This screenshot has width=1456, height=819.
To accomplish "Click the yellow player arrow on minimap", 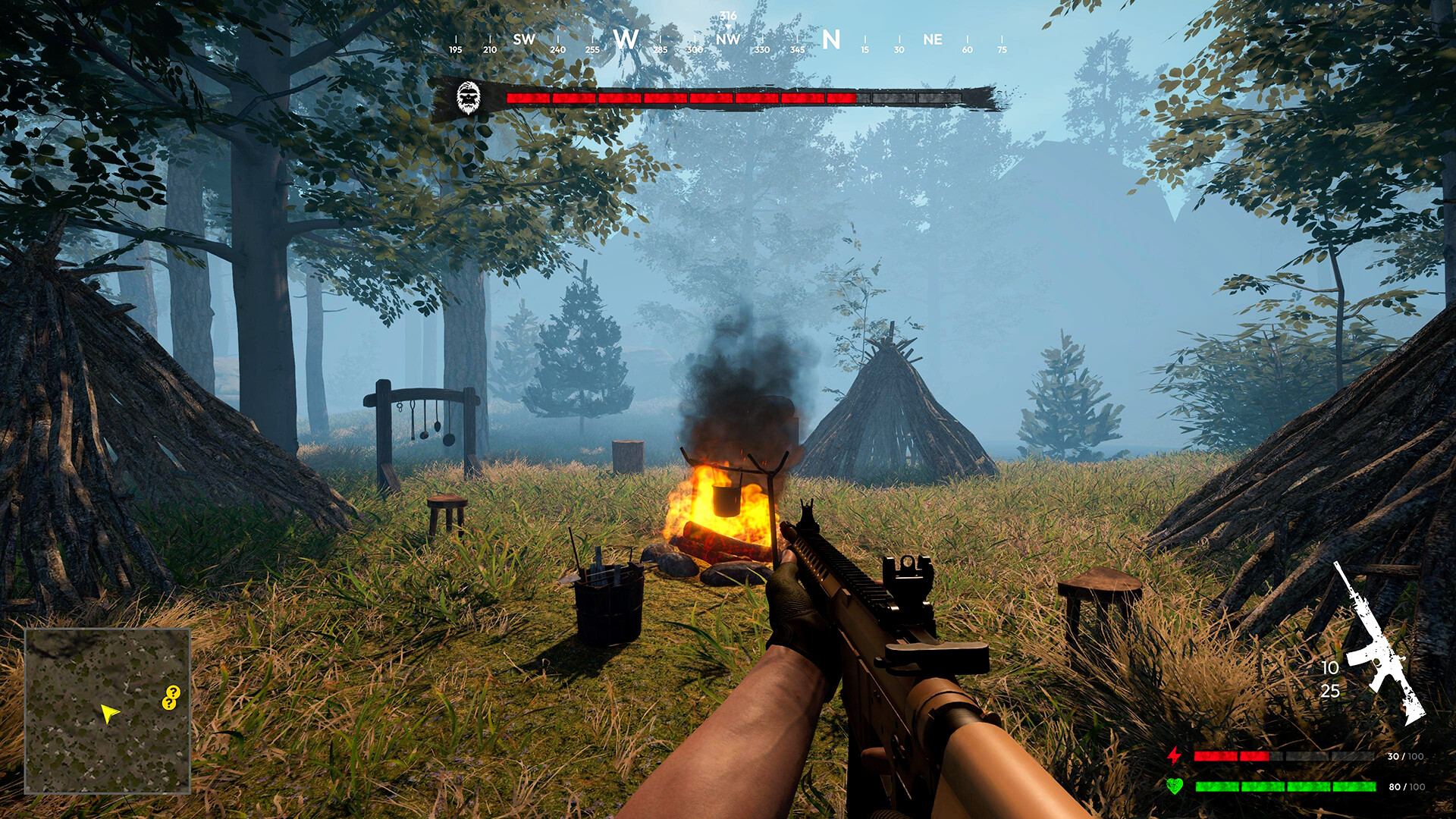I will pos(110,713).
